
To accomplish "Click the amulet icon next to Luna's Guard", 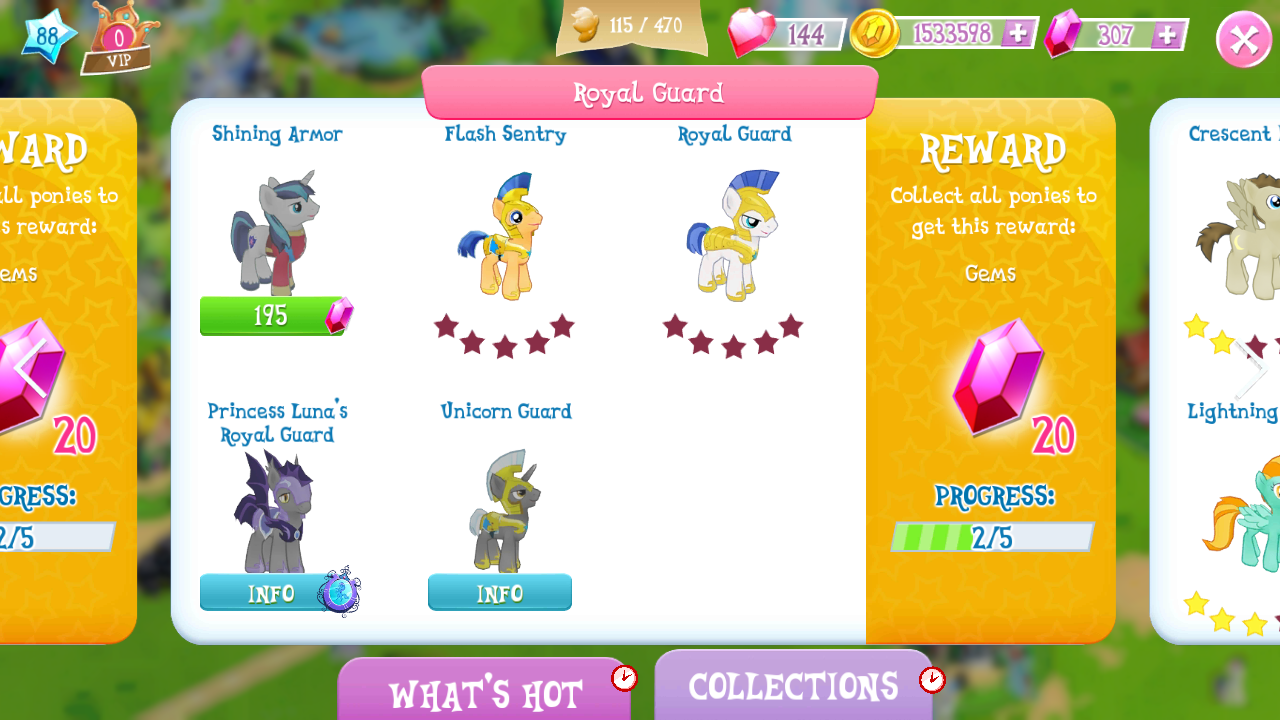I will (340, 593).
